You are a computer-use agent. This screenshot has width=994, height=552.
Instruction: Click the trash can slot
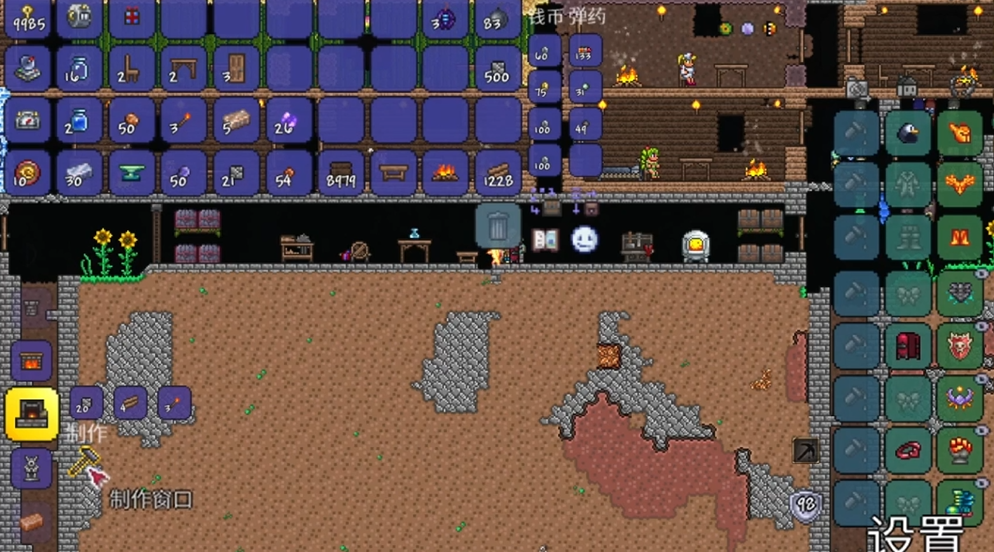[x=497, y=224]
